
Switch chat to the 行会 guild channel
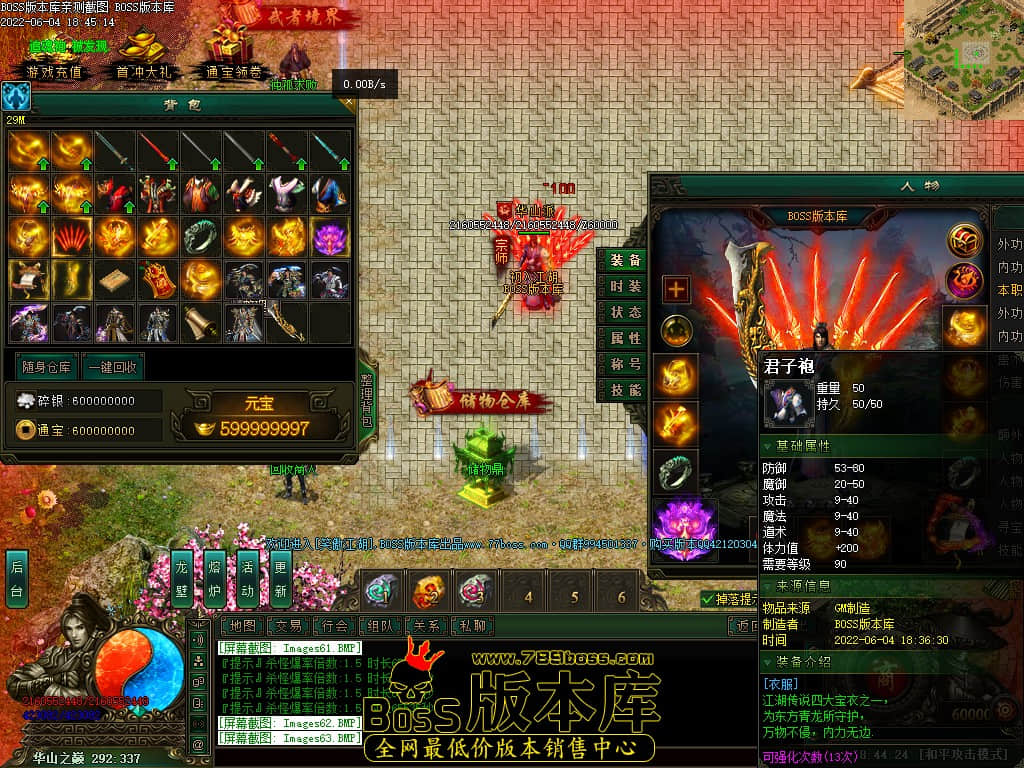[x=335, y=626]
